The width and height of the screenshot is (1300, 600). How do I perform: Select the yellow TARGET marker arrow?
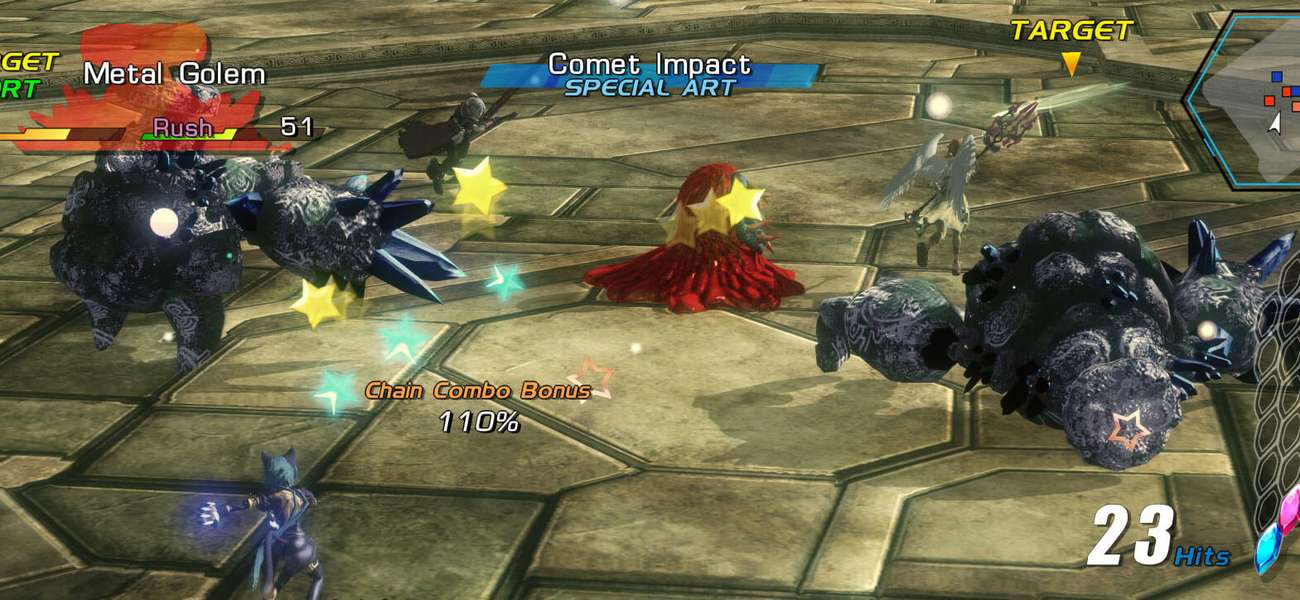point(1070,64)
